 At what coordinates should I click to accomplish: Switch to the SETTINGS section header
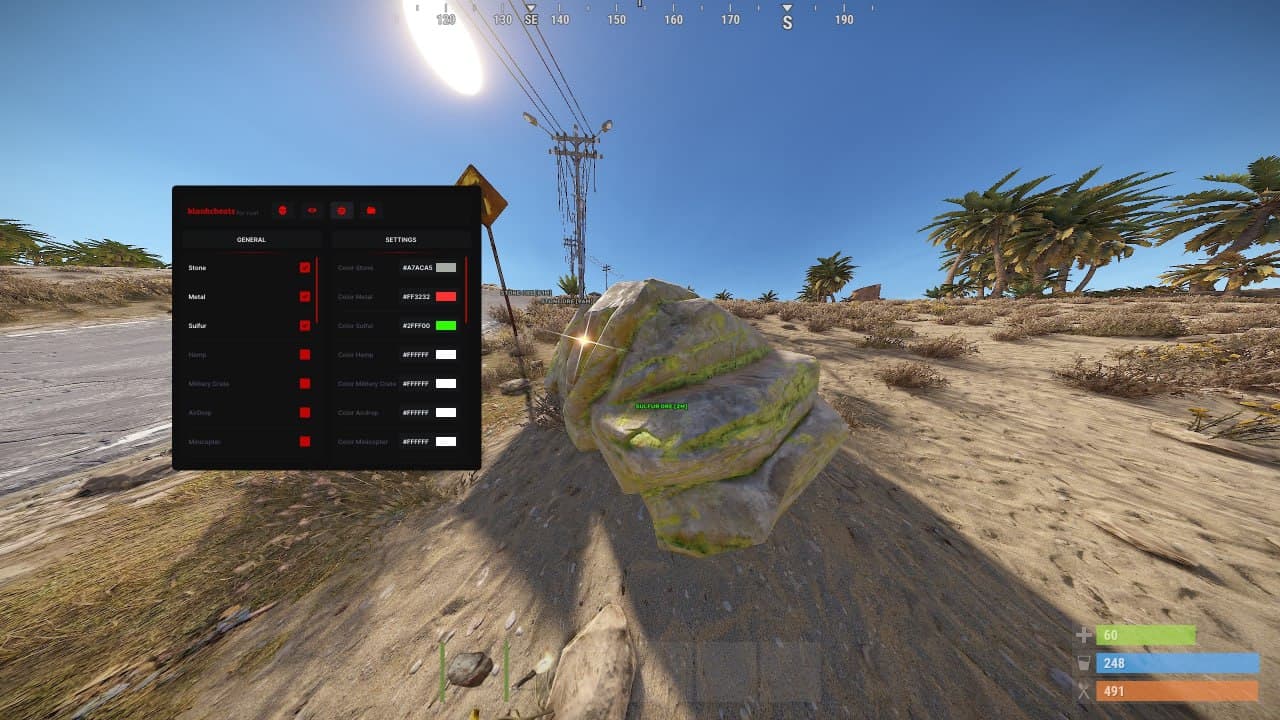click(x=400, y=239)
